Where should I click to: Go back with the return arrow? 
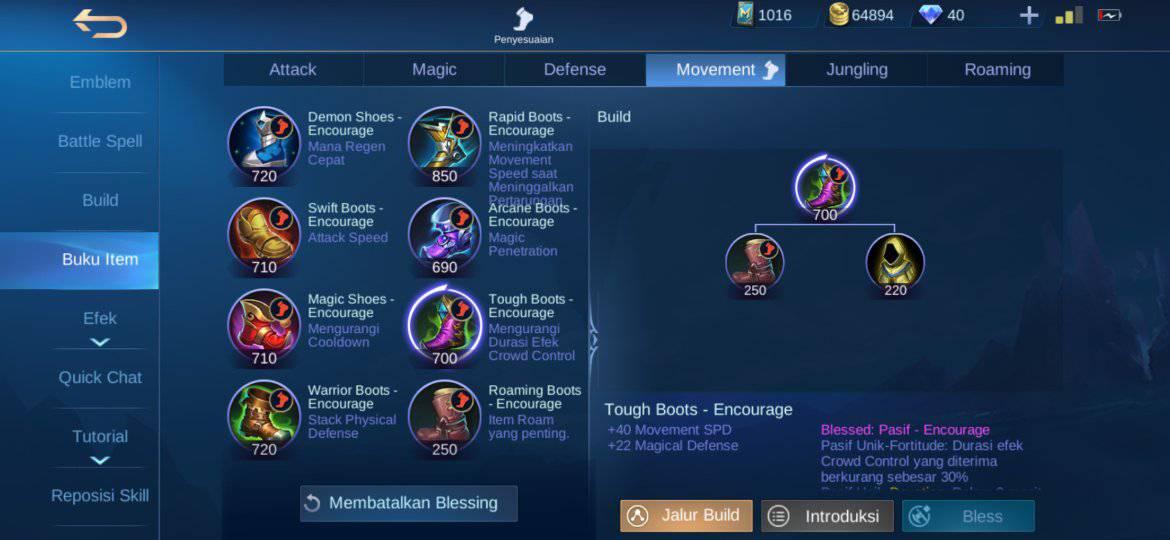(x=100, y=22)
